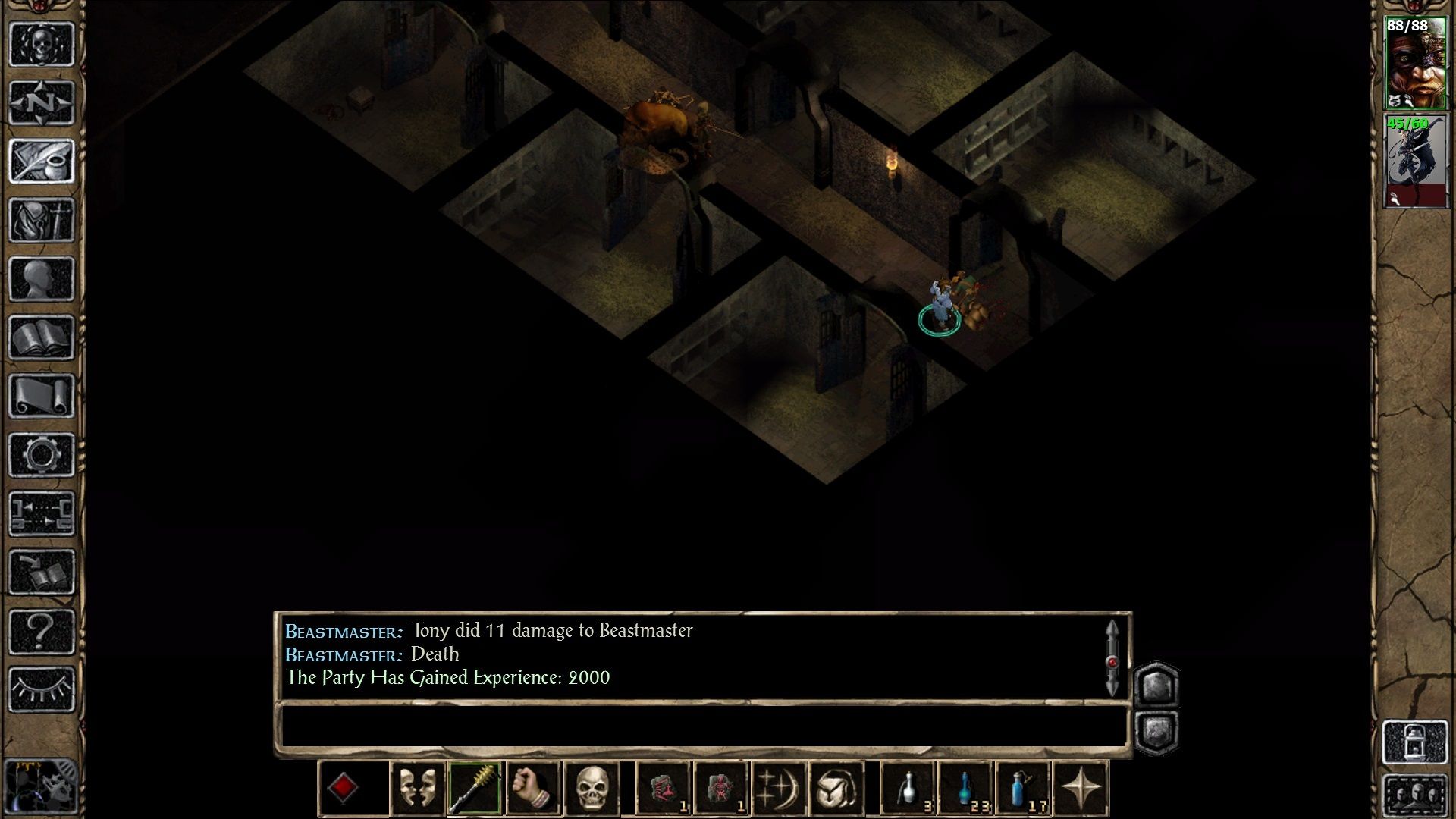Open the journal with the quill icon
This screenshot has width=1456, height=819.
pyautogui.click(x=43, y=162)
